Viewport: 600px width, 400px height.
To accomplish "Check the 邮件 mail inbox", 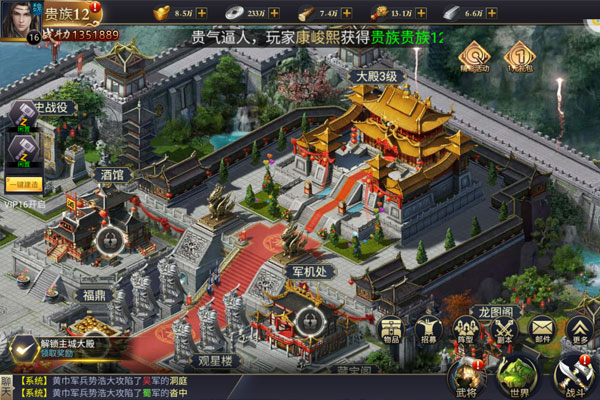I will (x=542, y=332).
